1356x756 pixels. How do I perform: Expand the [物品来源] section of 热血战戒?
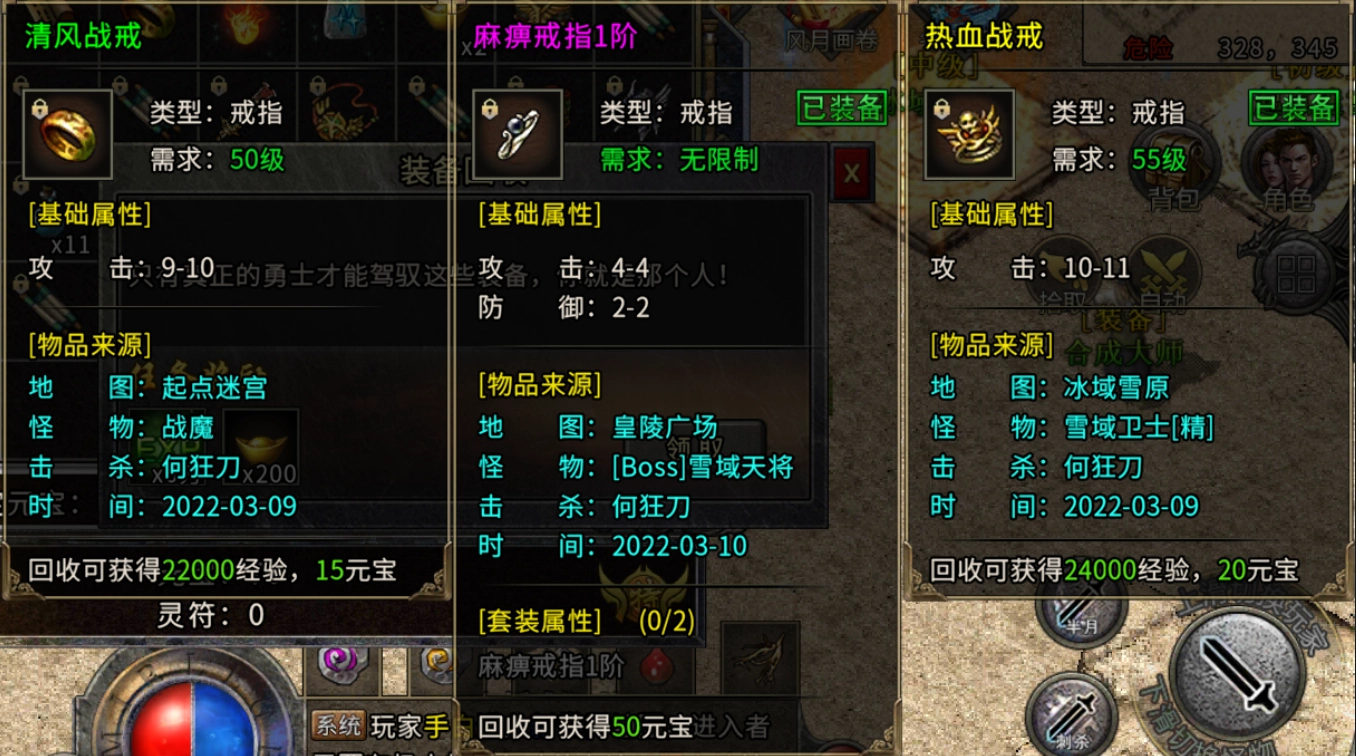click(992, 350)
